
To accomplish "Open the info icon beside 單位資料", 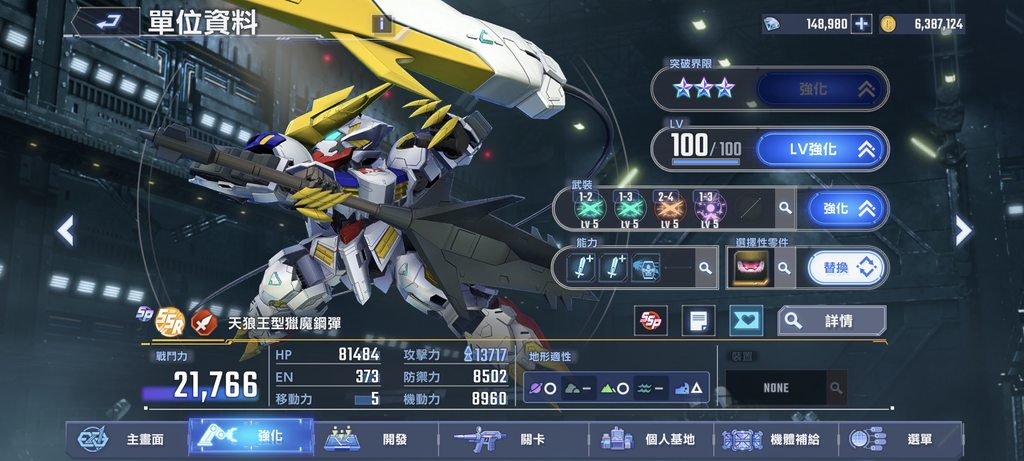I will click(381, 24).
